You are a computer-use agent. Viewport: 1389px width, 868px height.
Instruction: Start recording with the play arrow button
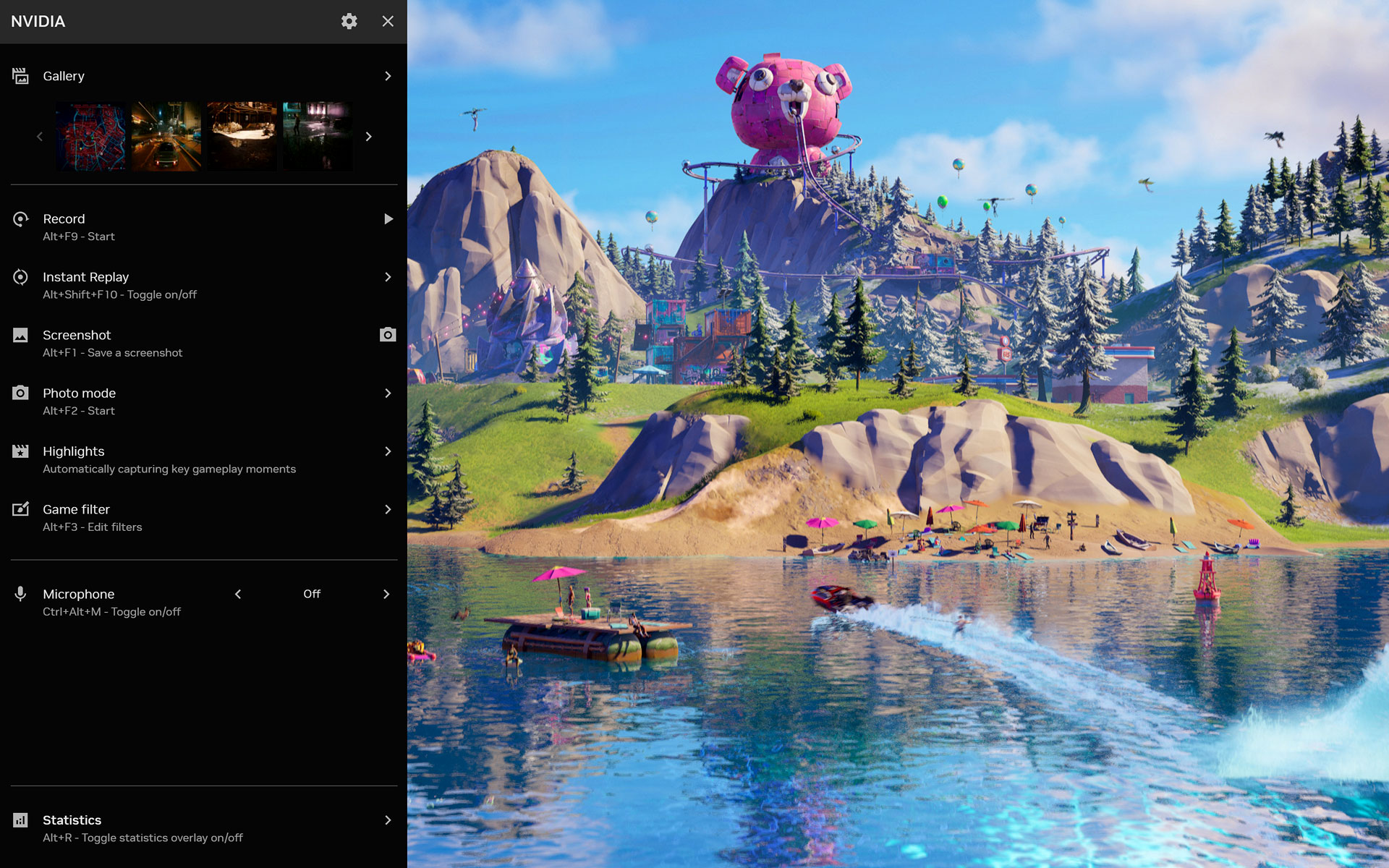[x=388, y=218]
